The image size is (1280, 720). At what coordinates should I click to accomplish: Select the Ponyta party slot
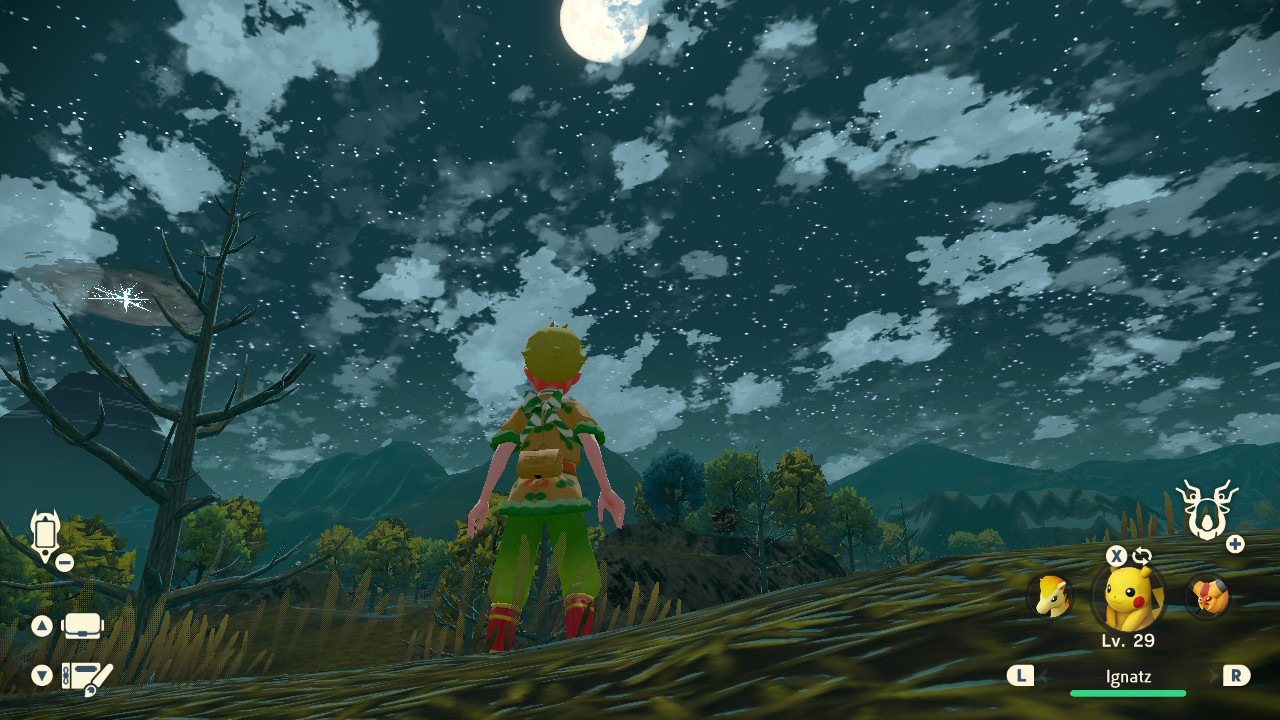tap(1051, 596)
